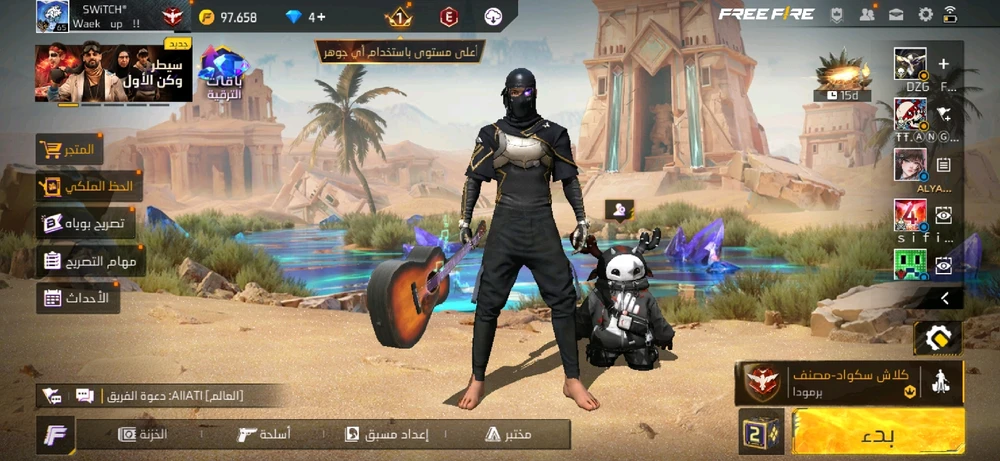This screenshot has height=461, width=1000.
Task: Open the تصريح بوياه booyah pass
Action: click(x=86, y=223)
